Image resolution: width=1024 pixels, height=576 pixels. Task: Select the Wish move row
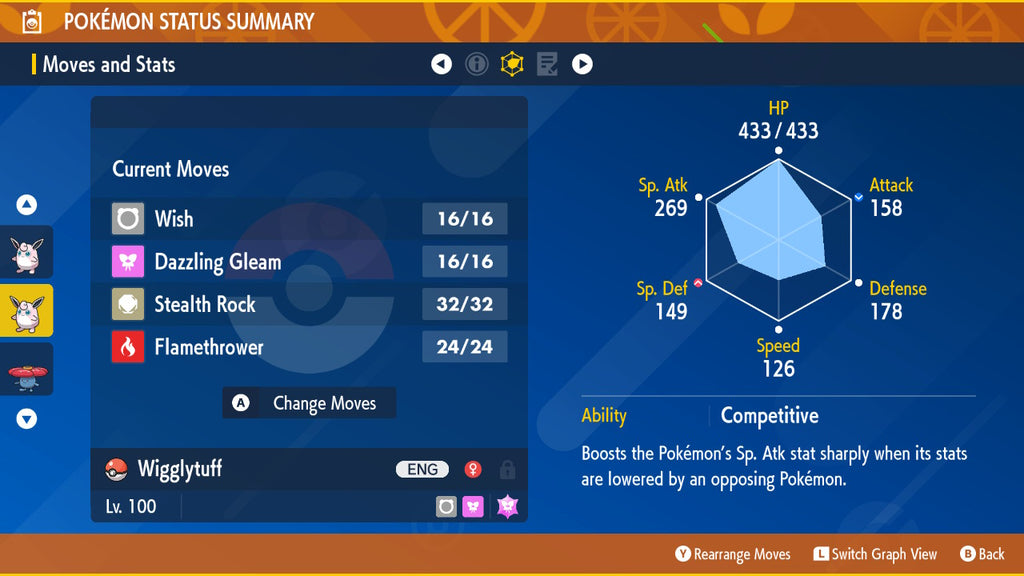tap(309, 219)
